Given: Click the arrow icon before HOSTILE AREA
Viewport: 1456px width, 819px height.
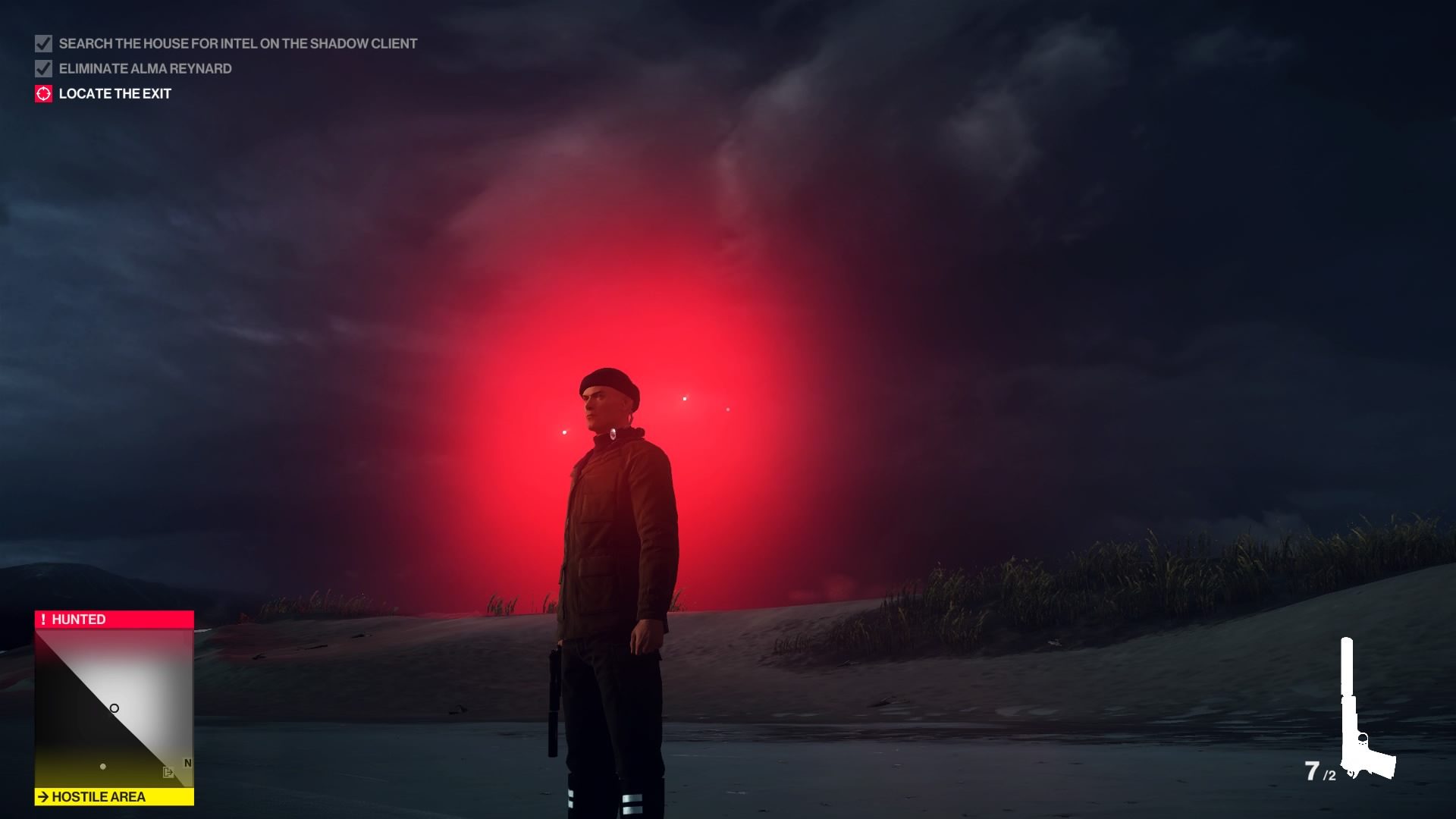Looking at the screenshot, I should (x=43, y=796).
